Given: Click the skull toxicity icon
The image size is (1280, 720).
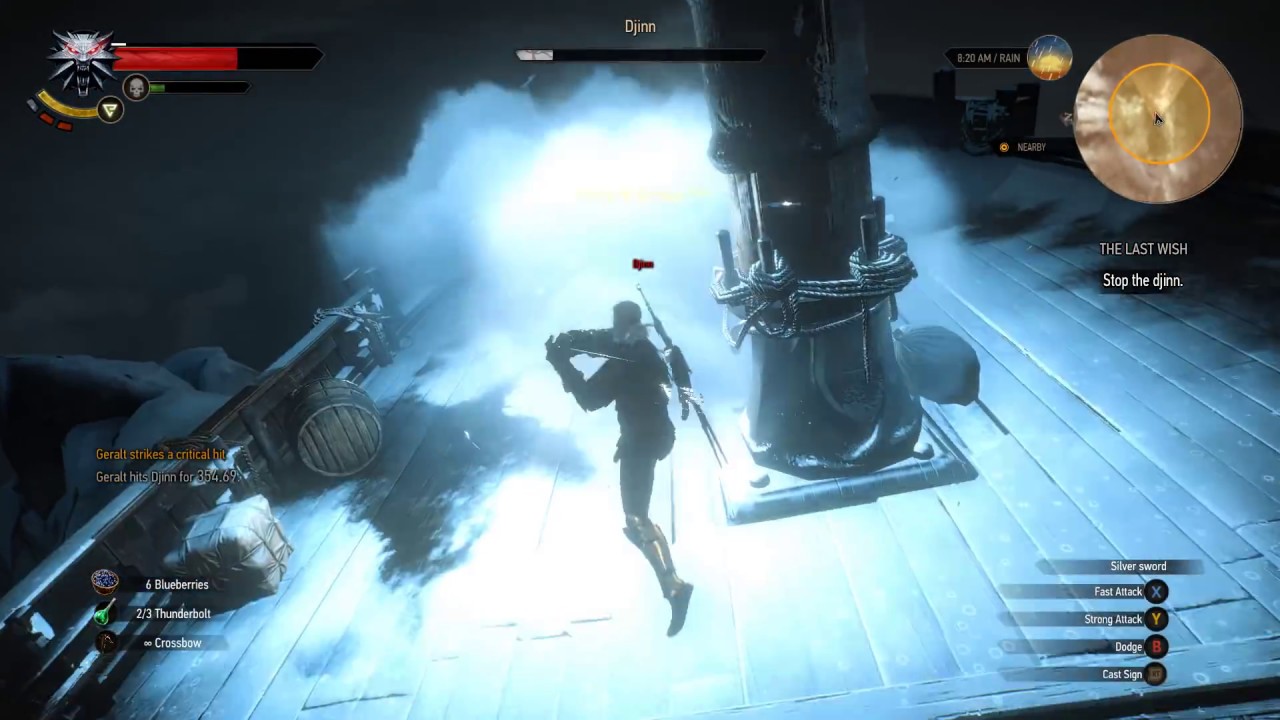Looking at the screenshot, I should pyautogui.click(x=135, y=88).
